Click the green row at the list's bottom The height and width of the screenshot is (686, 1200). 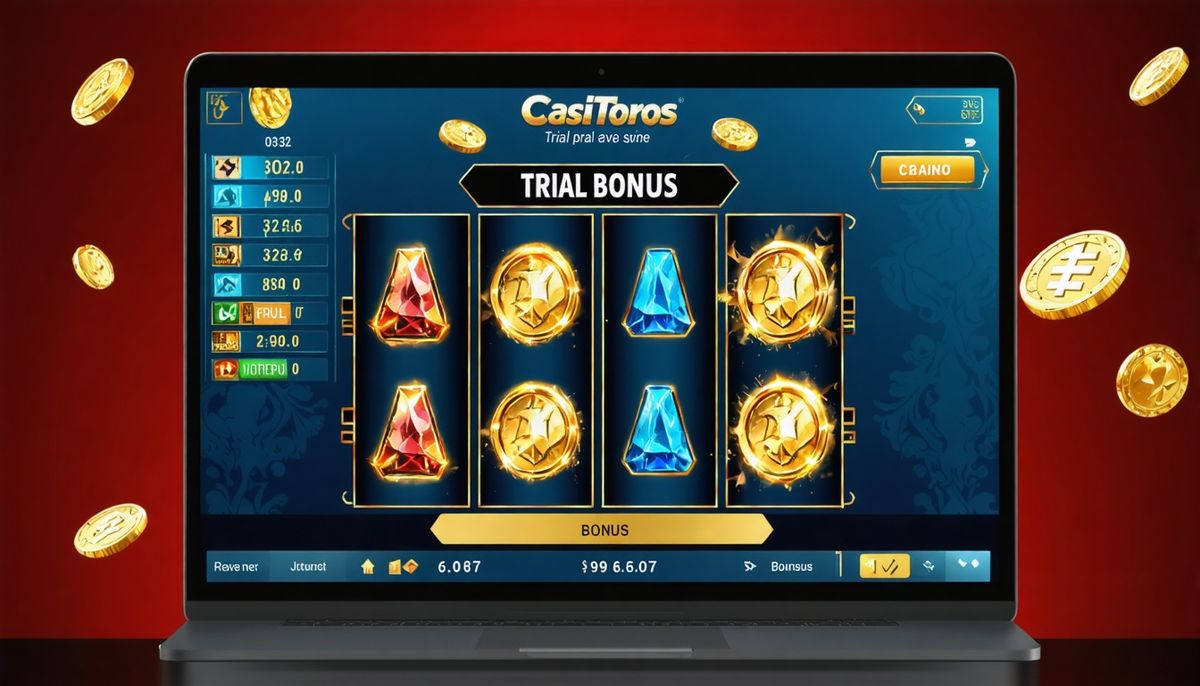(267, 369)
